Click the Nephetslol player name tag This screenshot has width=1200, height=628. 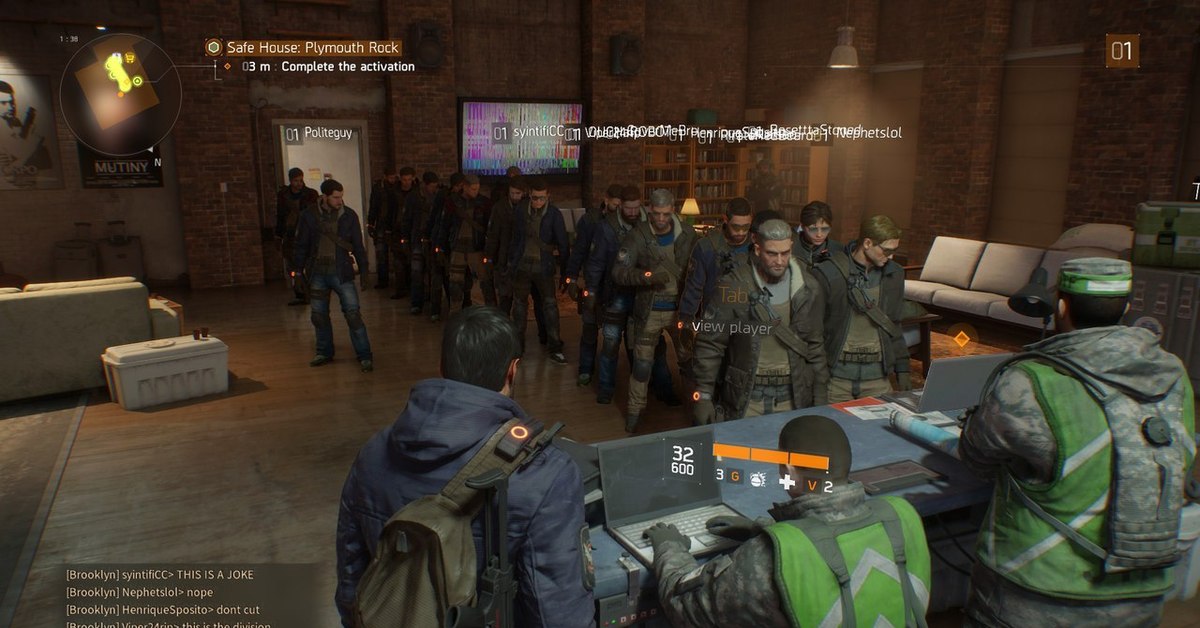(x=870, y=133)
